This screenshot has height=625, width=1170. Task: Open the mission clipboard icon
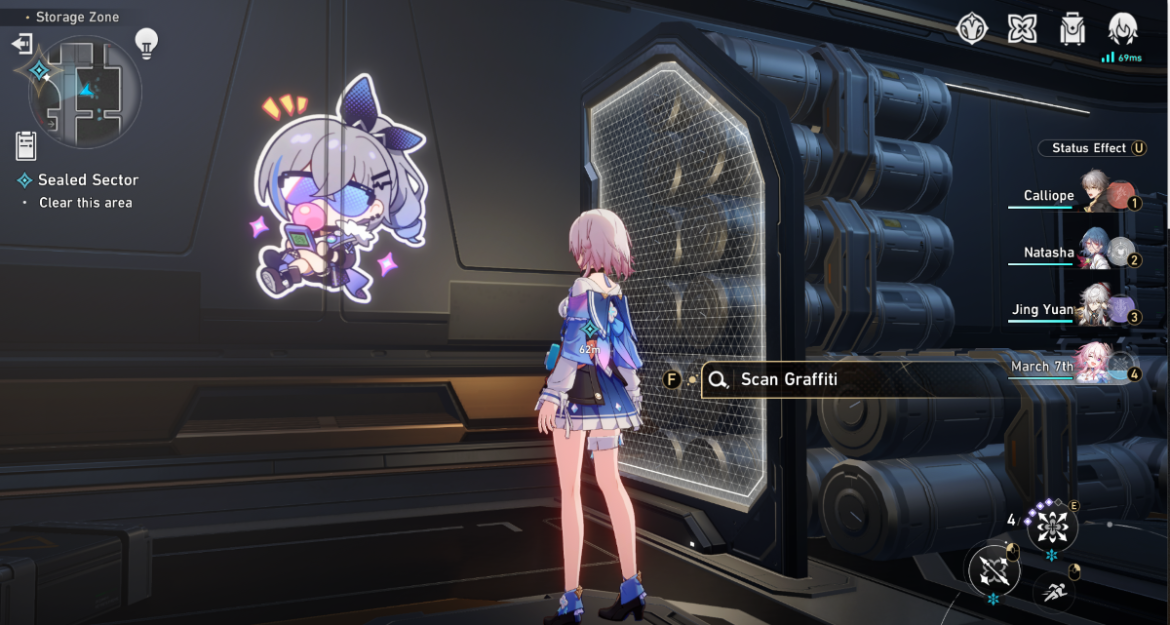click(26, 146)
